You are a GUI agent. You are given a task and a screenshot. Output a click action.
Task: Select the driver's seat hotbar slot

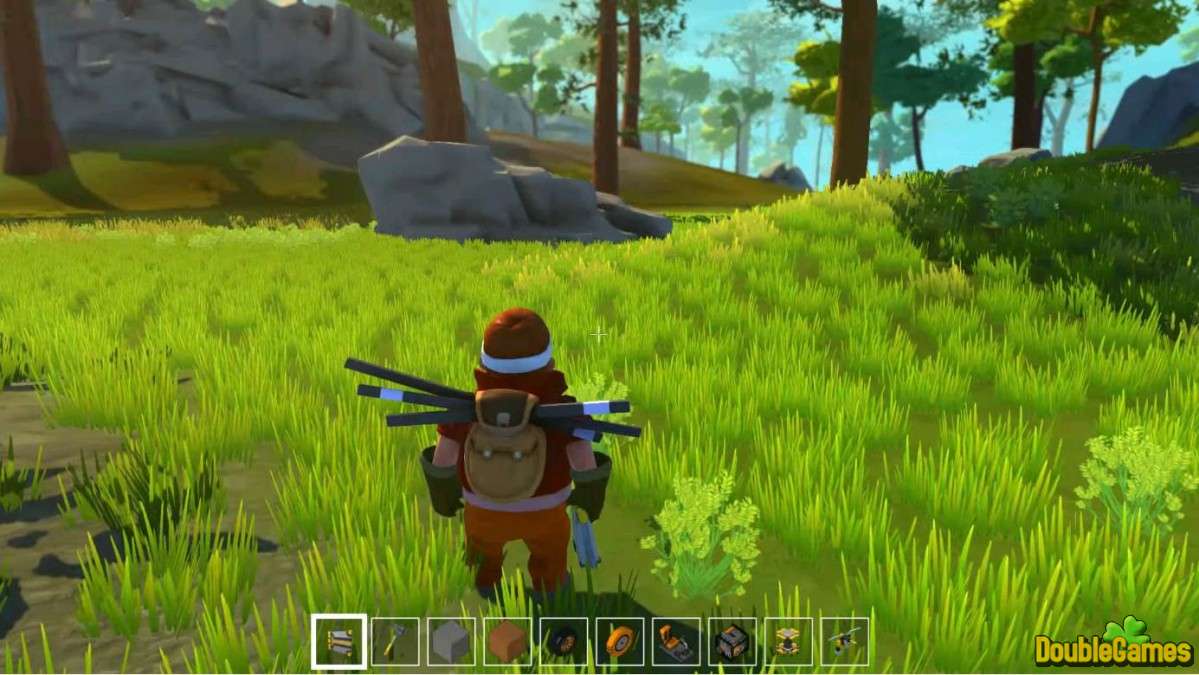pyautogui.click(x=676, y=641)
